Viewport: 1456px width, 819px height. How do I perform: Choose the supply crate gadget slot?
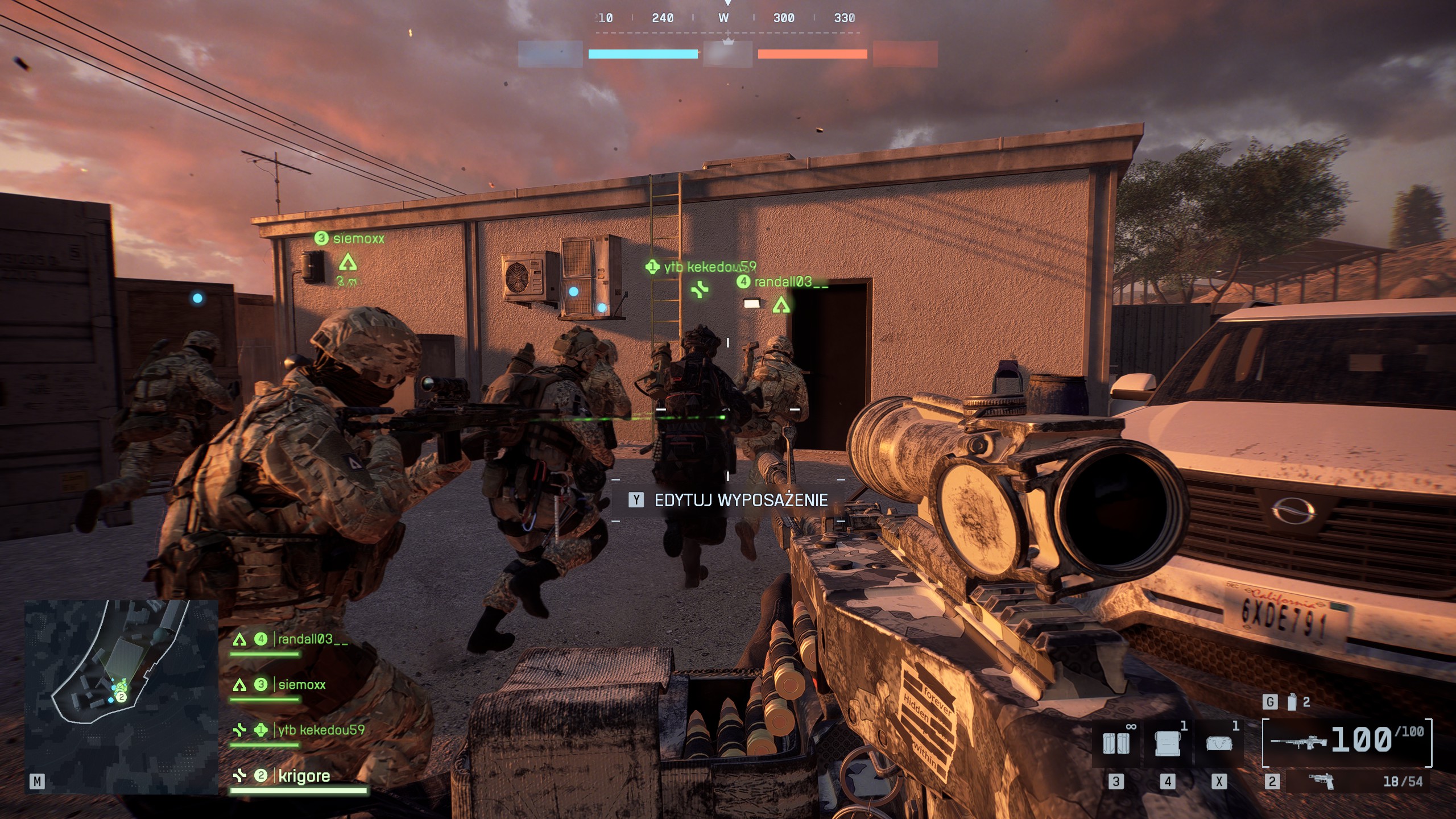click(1167, 743)
